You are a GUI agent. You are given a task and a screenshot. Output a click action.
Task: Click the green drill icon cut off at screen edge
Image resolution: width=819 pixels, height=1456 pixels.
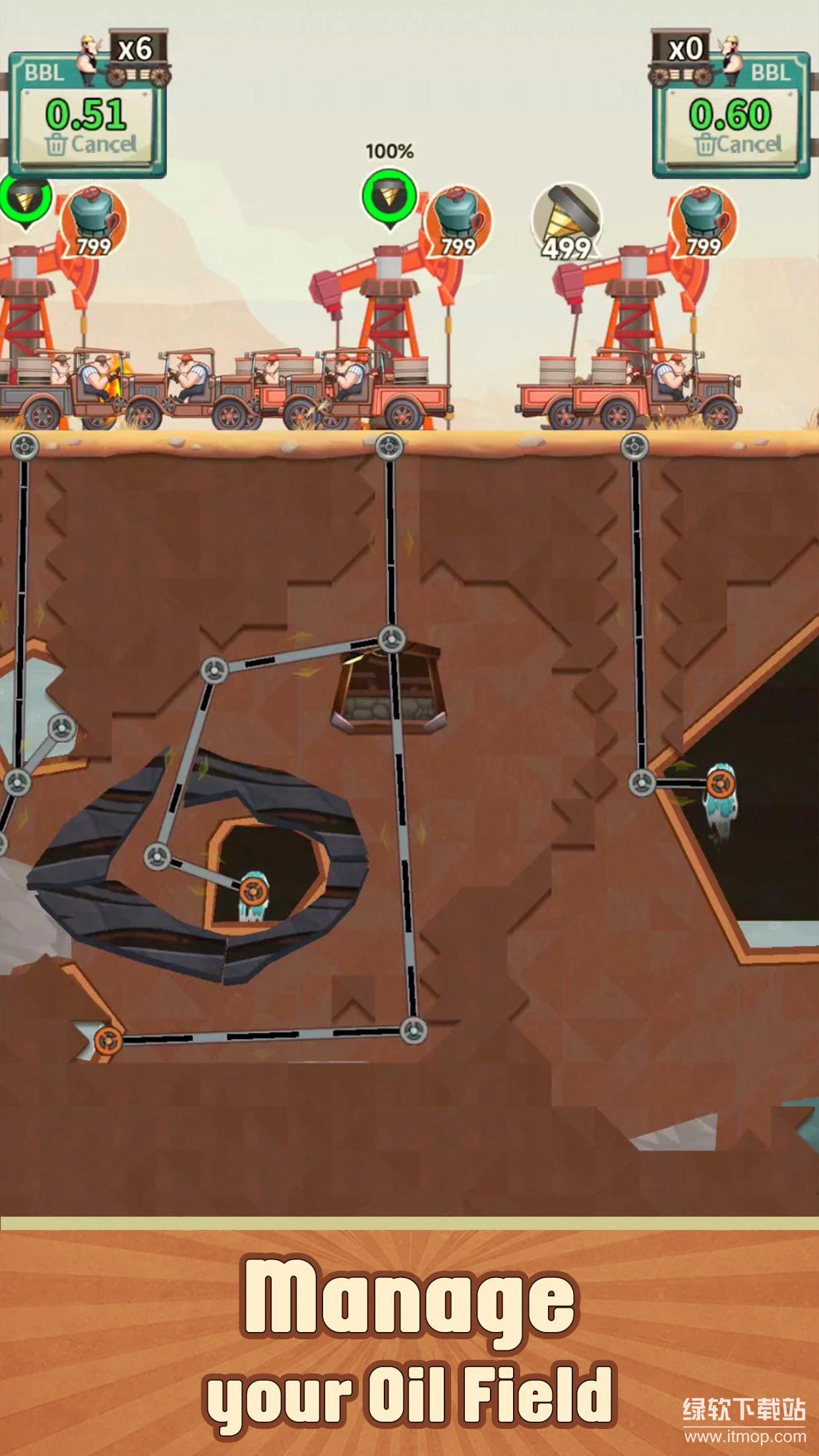coord(25,197)
